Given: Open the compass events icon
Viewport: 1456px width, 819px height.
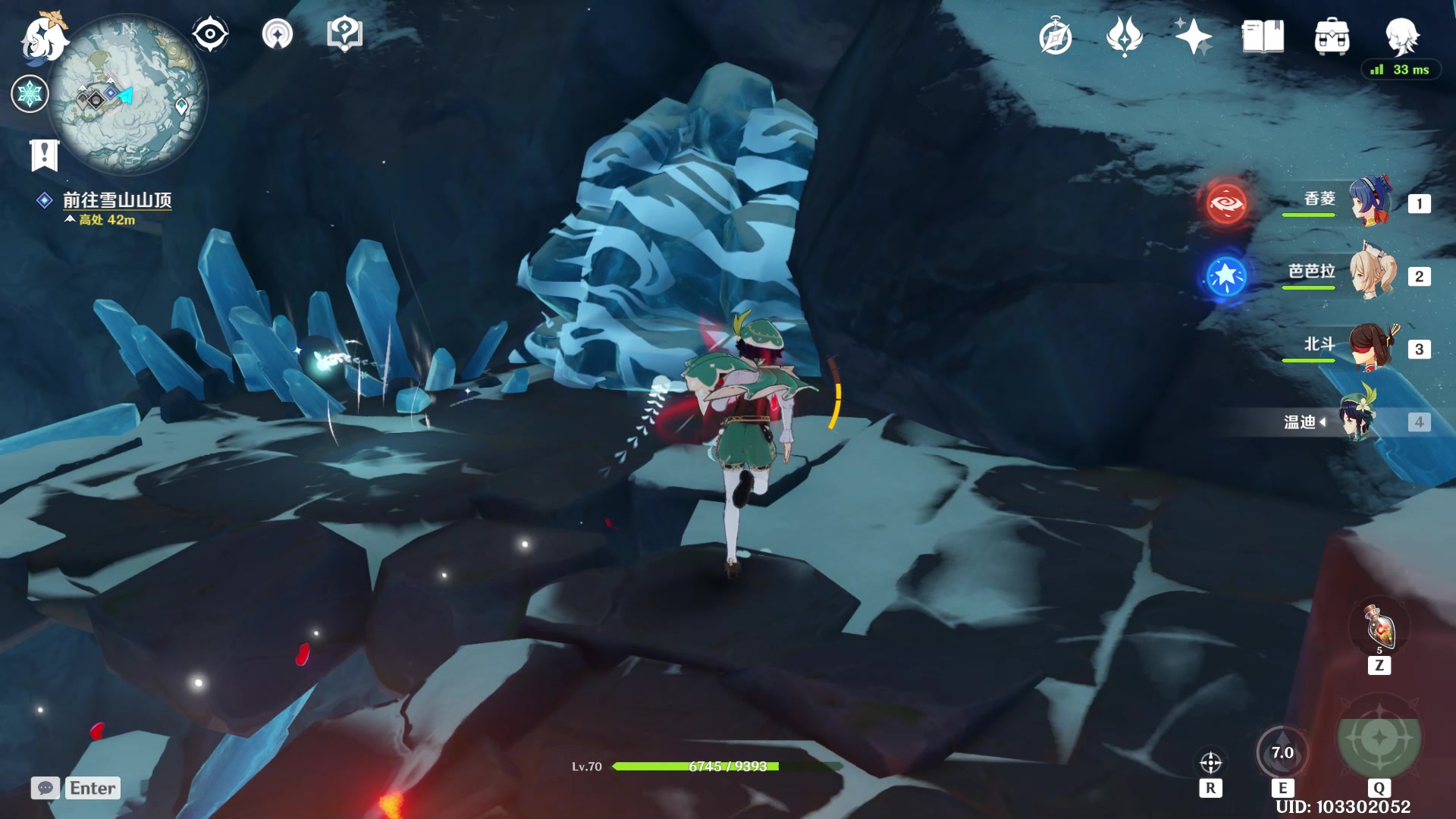Looking at the screenshot, I should (1055, 37).
